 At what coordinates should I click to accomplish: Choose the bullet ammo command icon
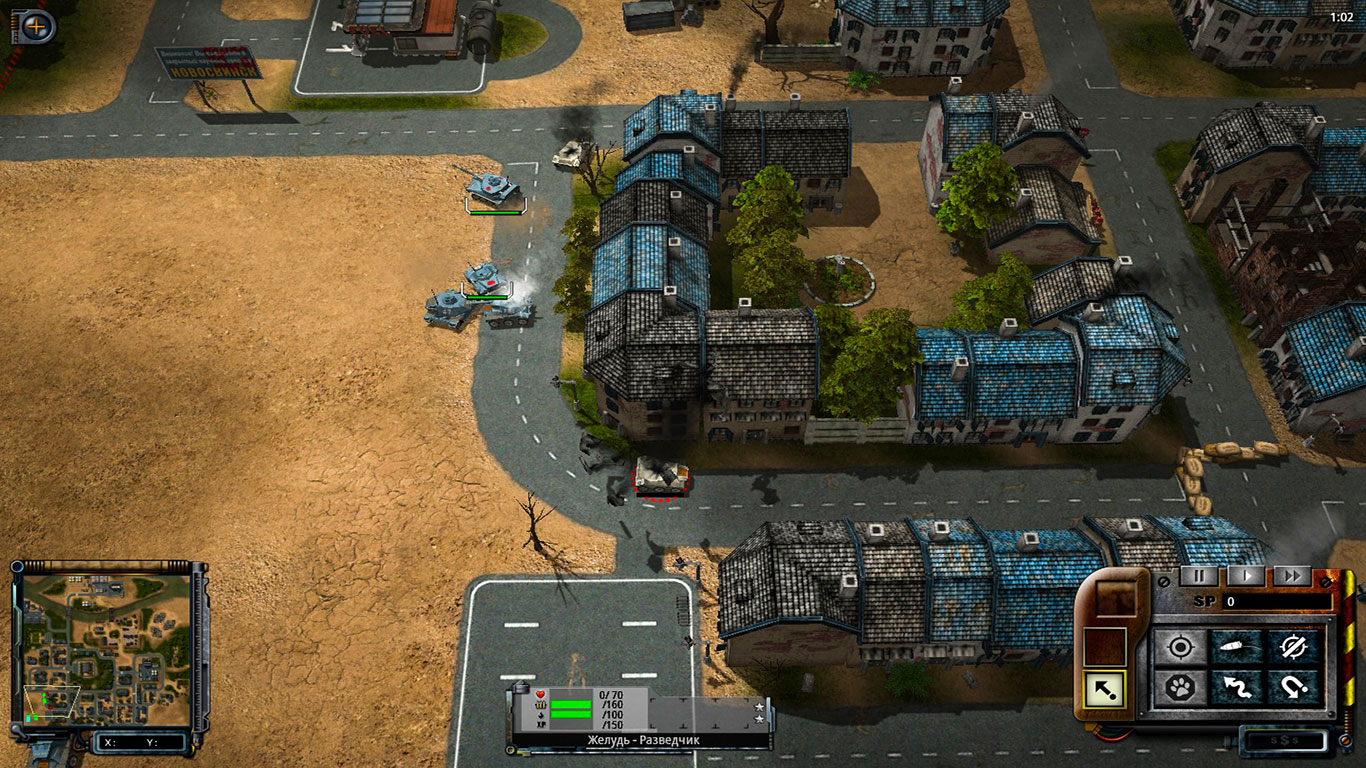click(1238, 647)
